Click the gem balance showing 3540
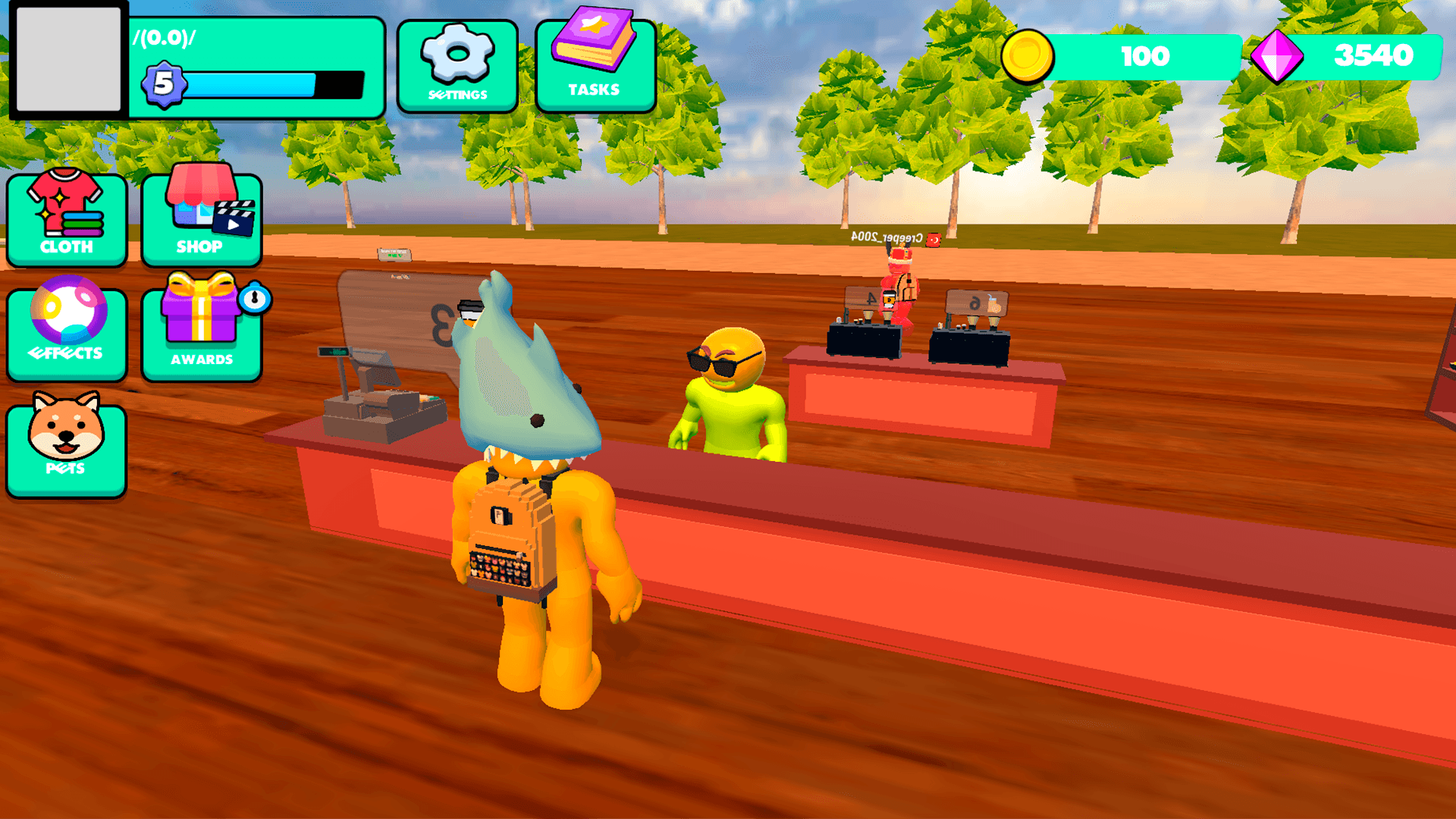Image resolution: width=1456 pixels, height=819 pixels. [x=1374, y=55]
